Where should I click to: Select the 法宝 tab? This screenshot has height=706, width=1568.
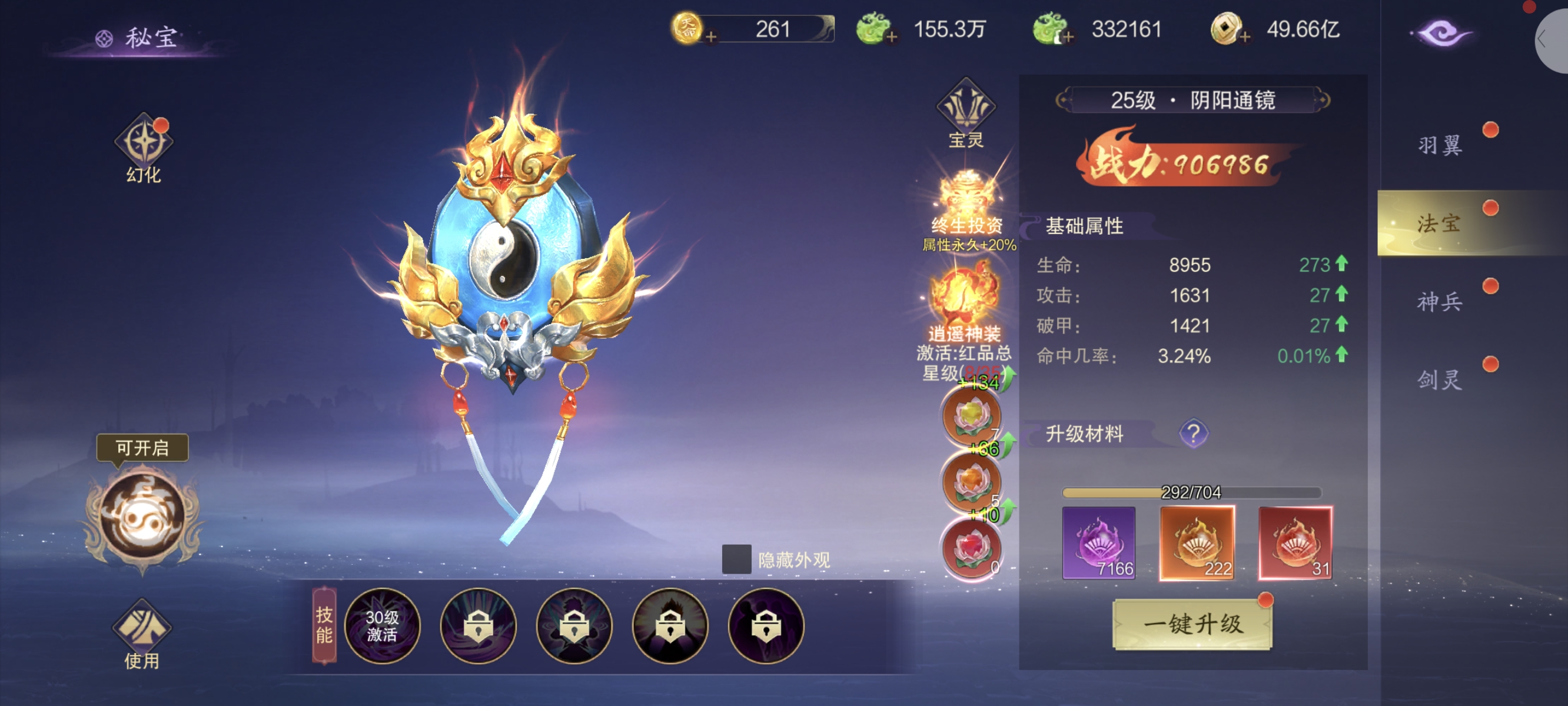[1440, 224]
